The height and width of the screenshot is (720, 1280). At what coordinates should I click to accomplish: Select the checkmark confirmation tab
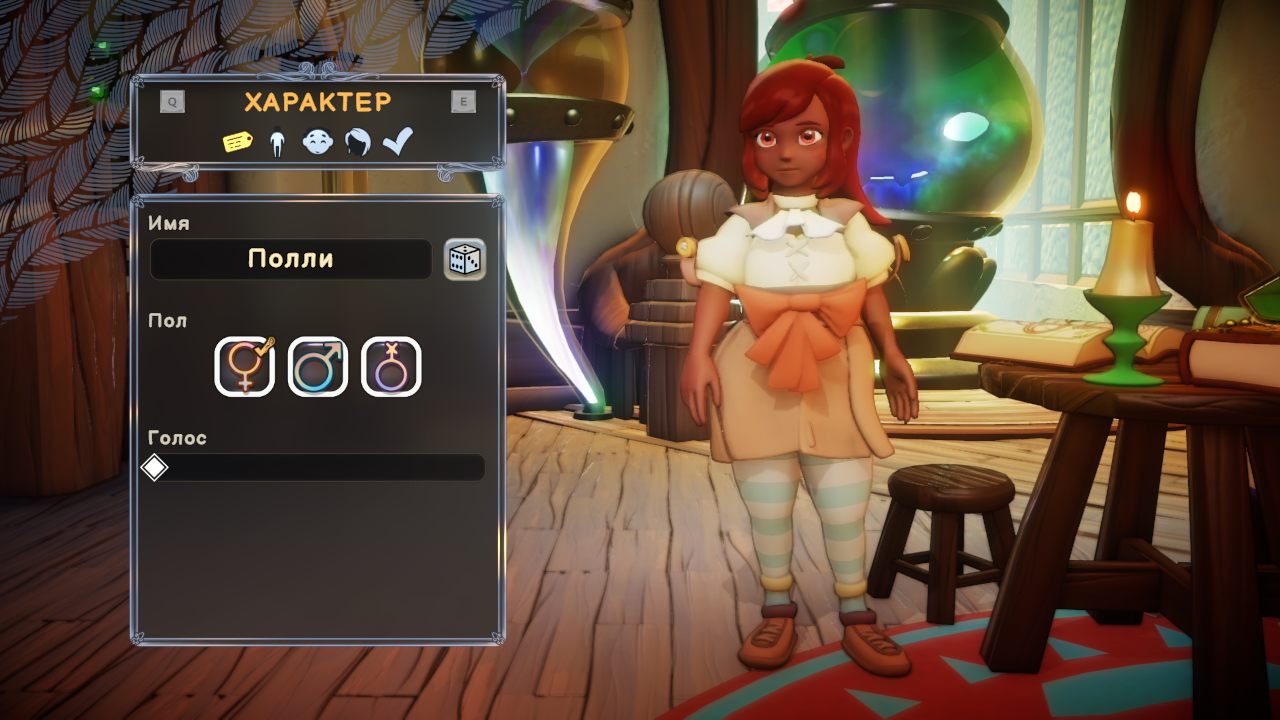click(x=397, y=142)
